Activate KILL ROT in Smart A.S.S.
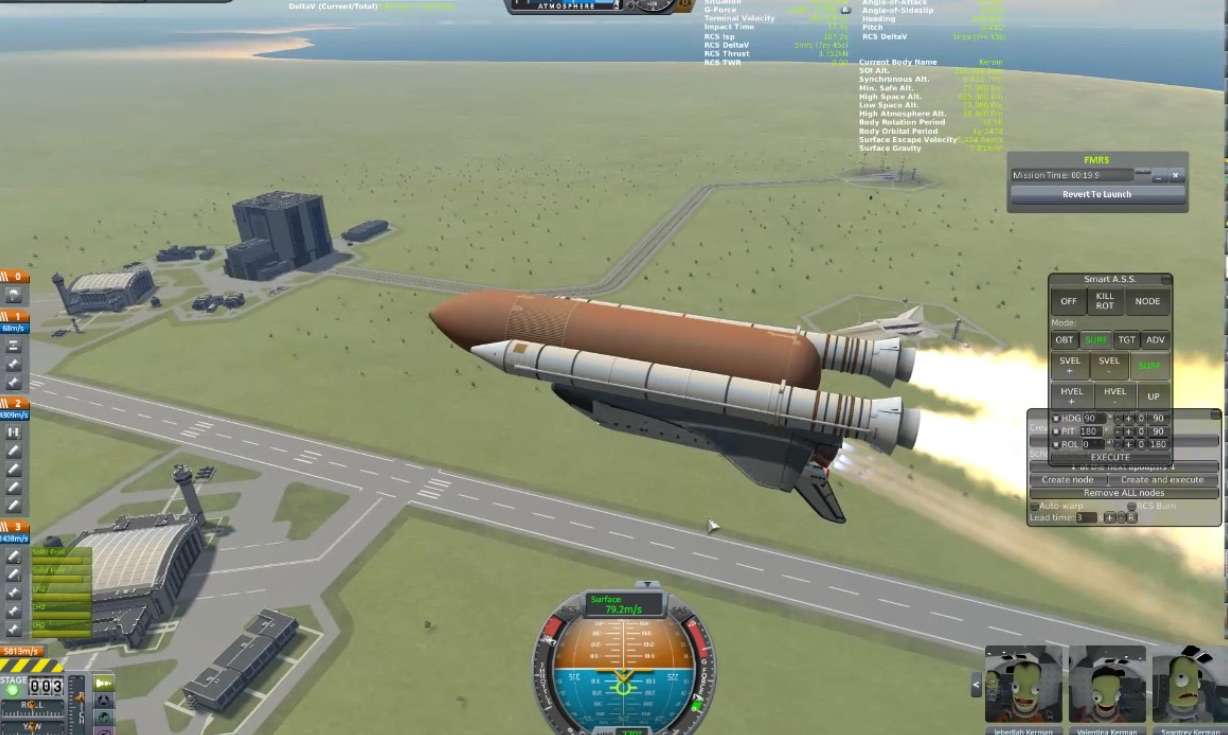The image size is (1228, 735). click(1105, 301)
